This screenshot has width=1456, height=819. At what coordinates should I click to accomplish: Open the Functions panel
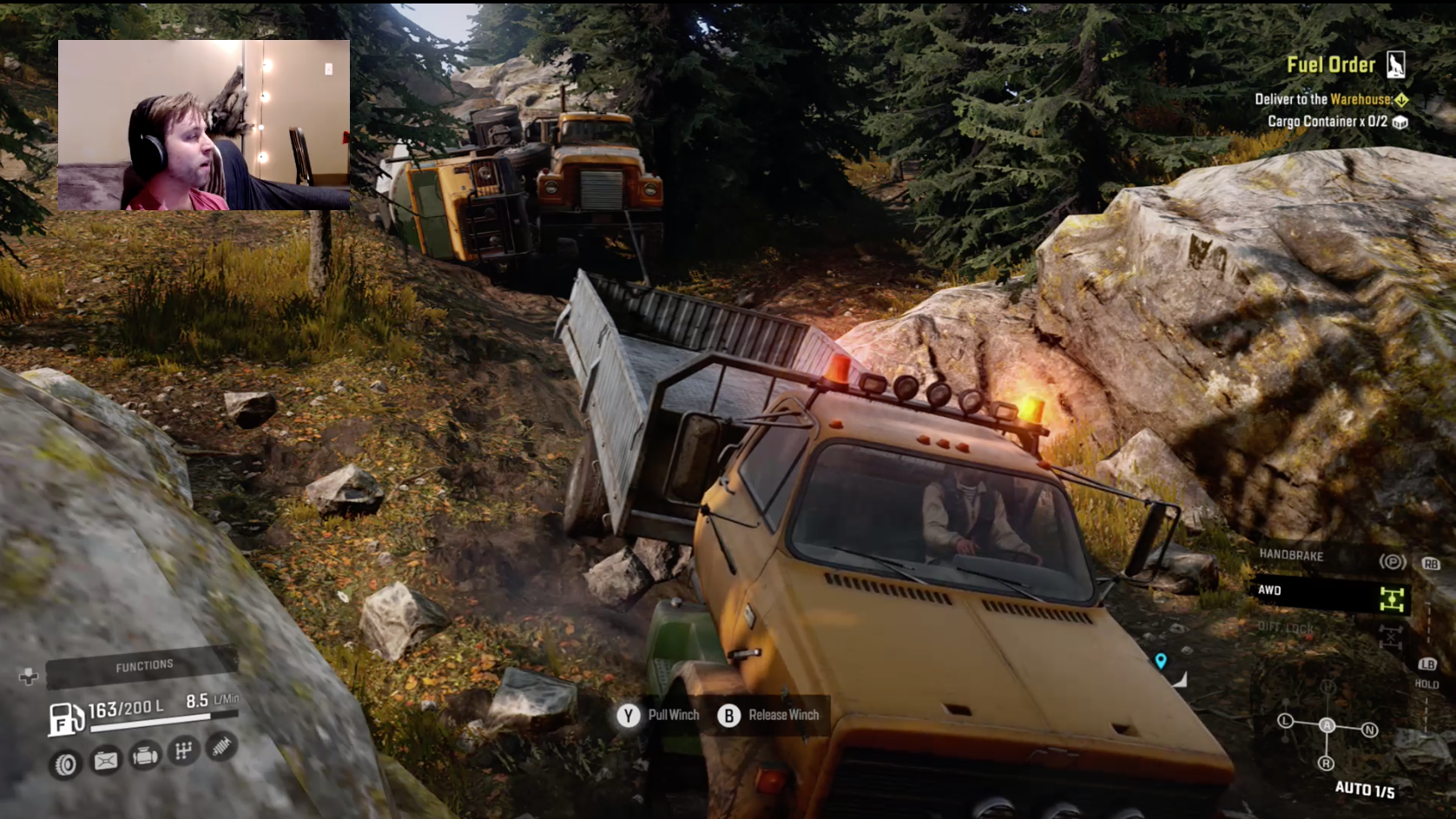pos(143,666)
